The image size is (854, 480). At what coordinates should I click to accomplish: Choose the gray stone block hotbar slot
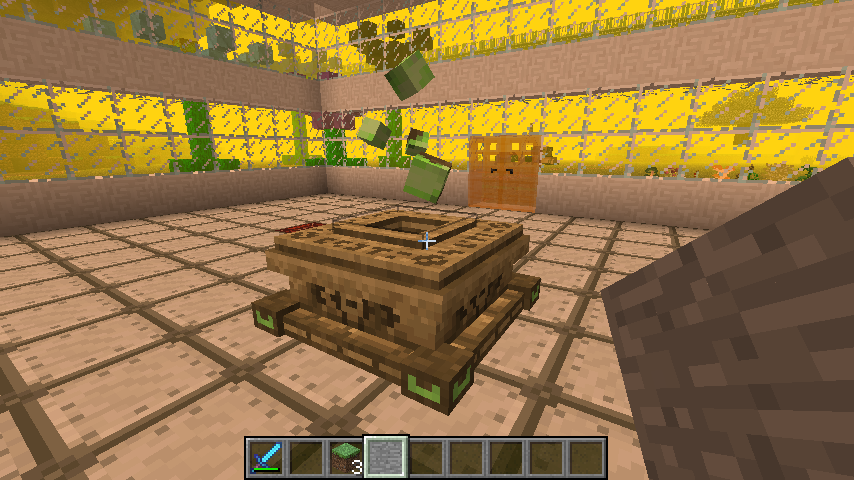pyautogui.click(x=386, y=457)
